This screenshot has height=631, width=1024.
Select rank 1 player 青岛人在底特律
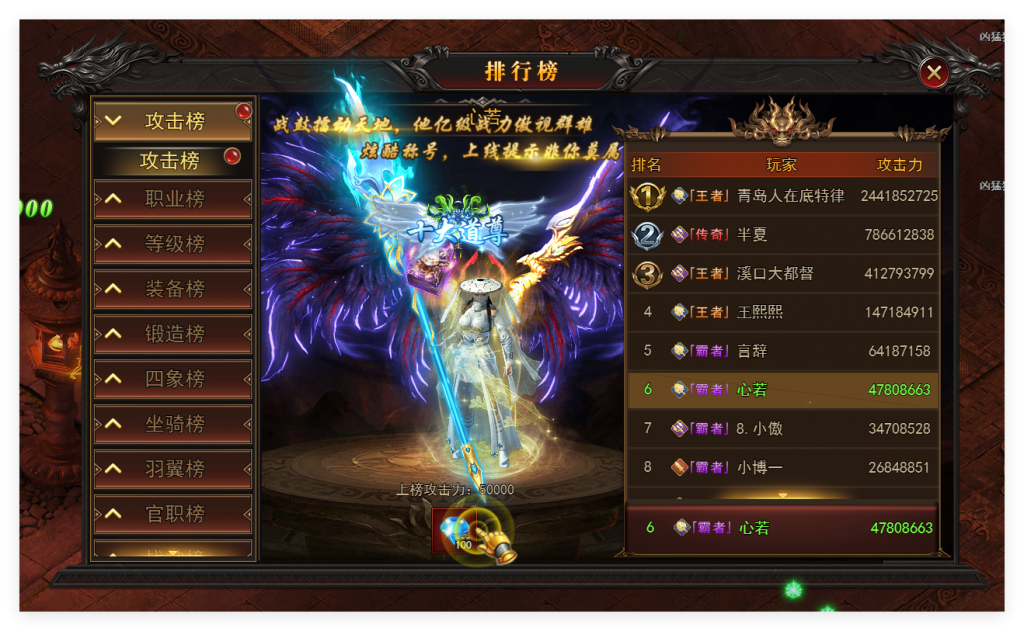coord(783,196)
